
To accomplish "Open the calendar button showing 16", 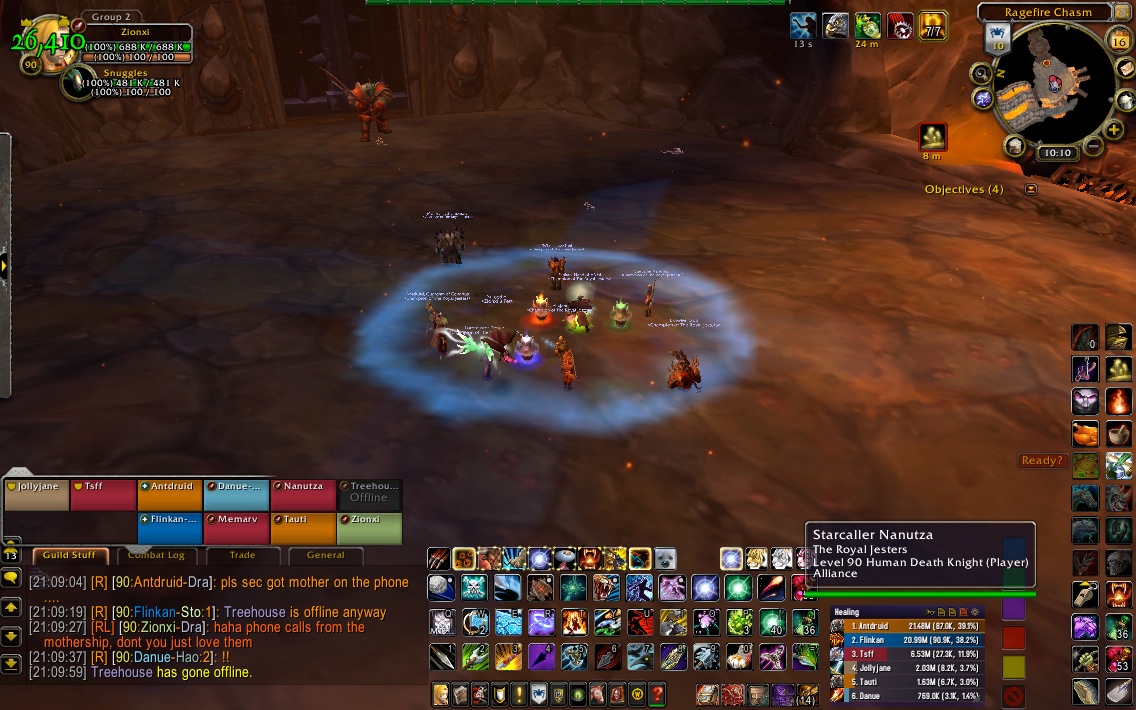I will click(x=1119, y=40).
